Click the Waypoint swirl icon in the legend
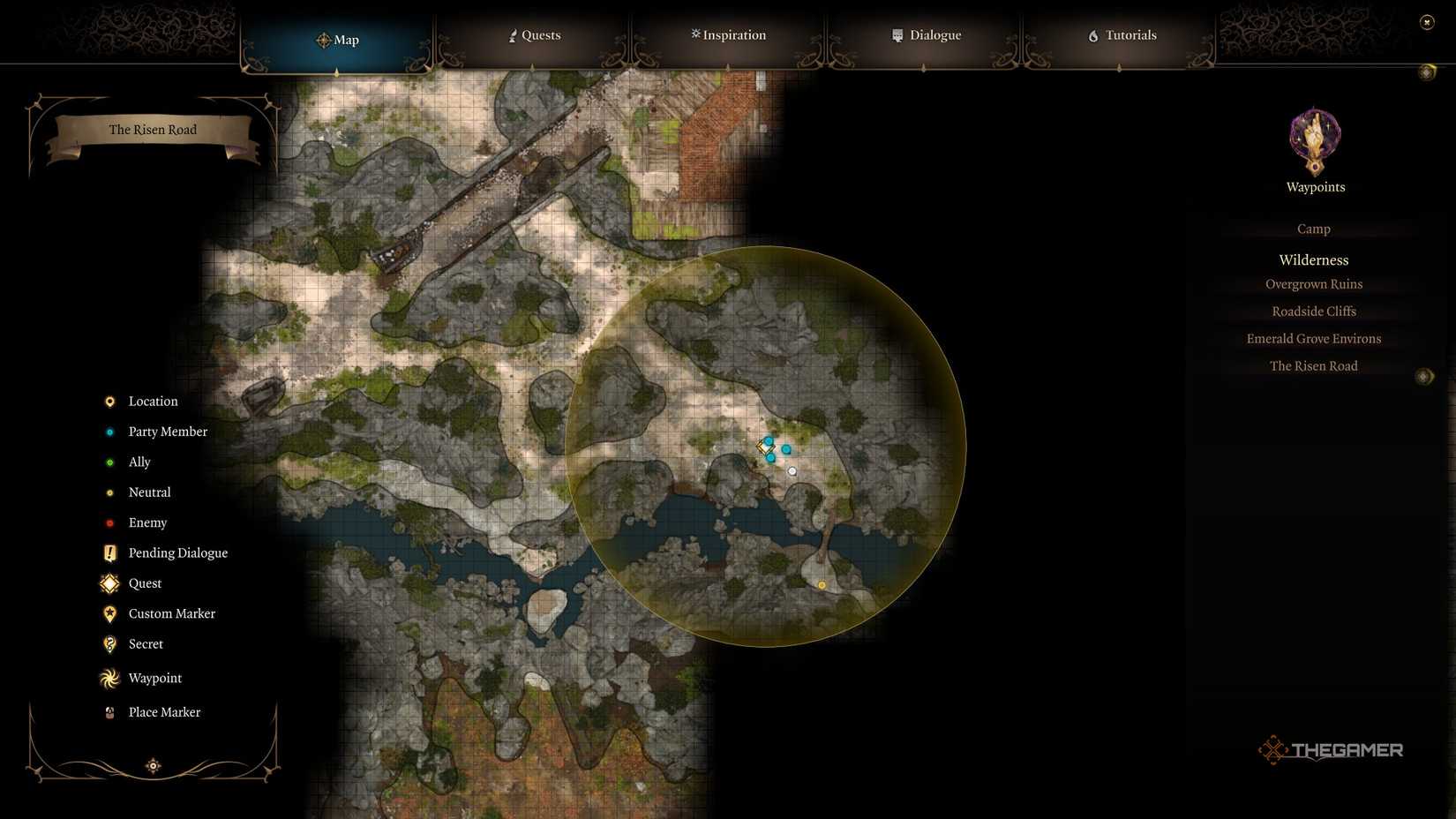Screen dimensions: 1456x819 pos(109,678)
